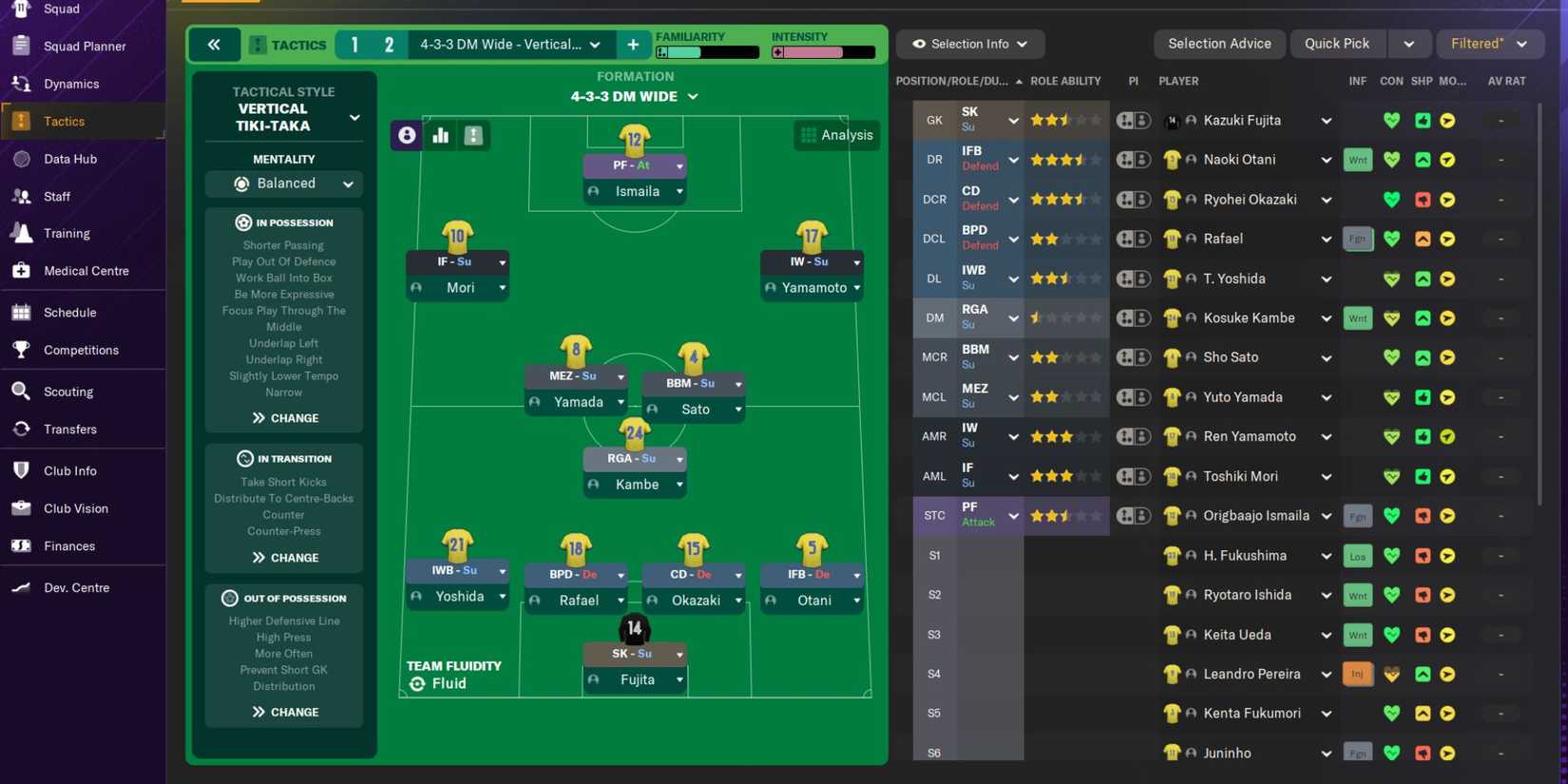Click the Intensity progress bar

[x=823, y=53]
